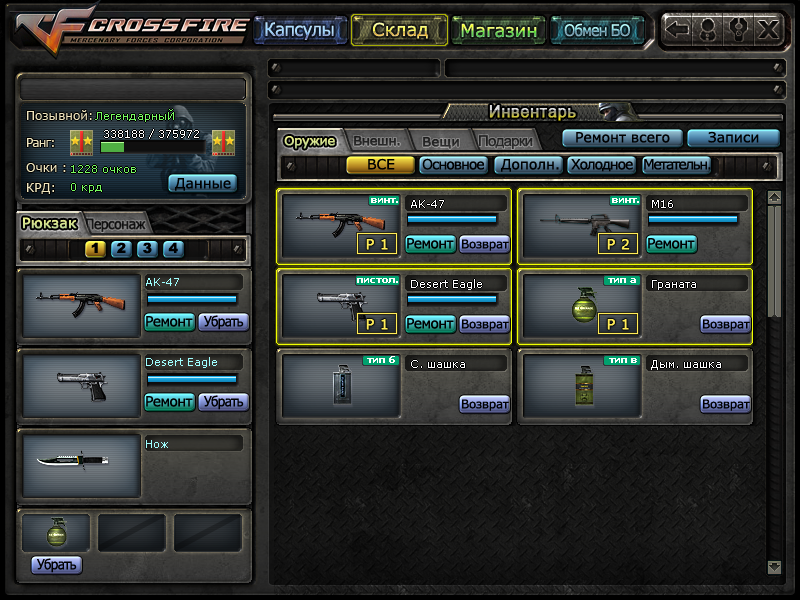Click the back arrow button
This screenshot has height=600, width=800.
coord(678,29)
